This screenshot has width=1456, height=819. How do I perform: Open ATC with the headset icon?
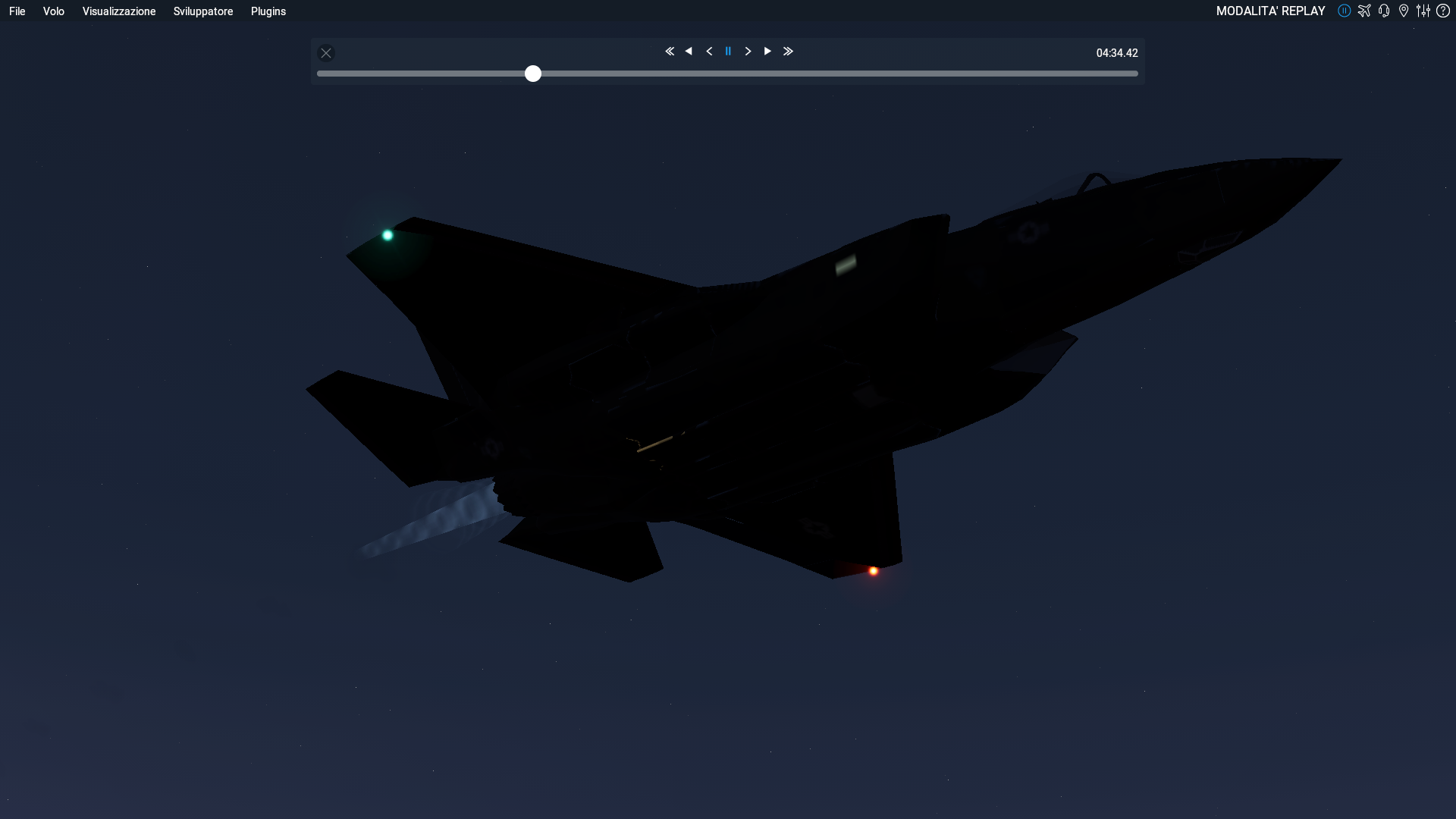coord(1384,11)
